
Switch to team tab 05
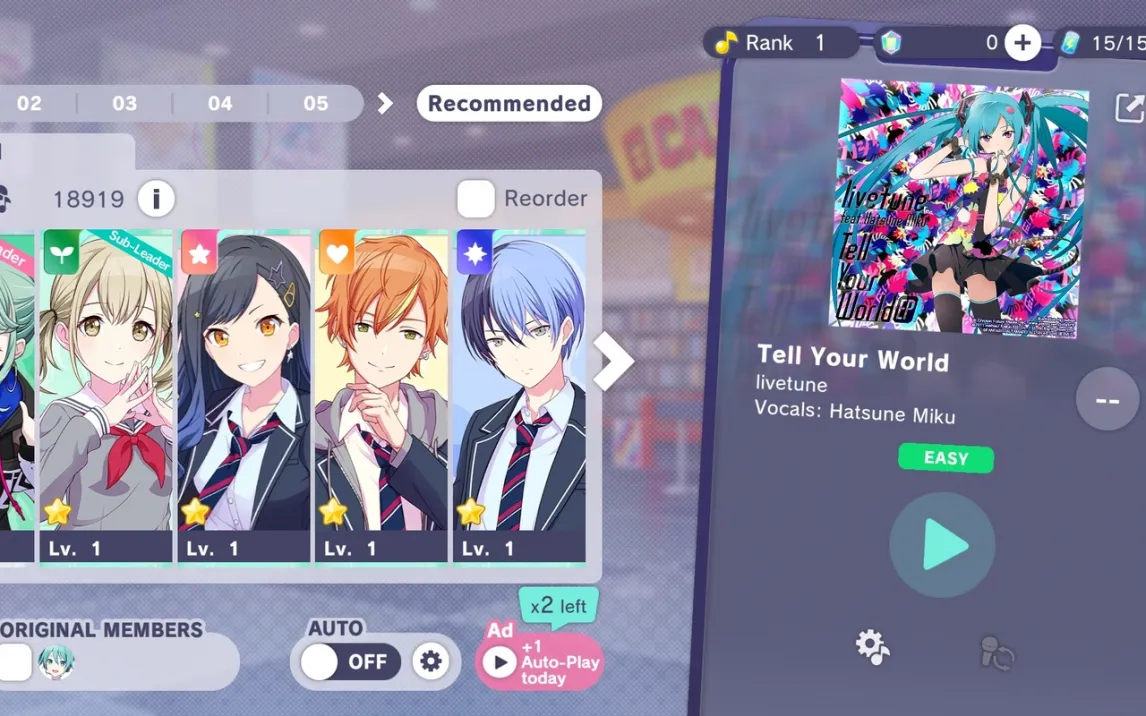pyautogui.click(x=316, y=104)
